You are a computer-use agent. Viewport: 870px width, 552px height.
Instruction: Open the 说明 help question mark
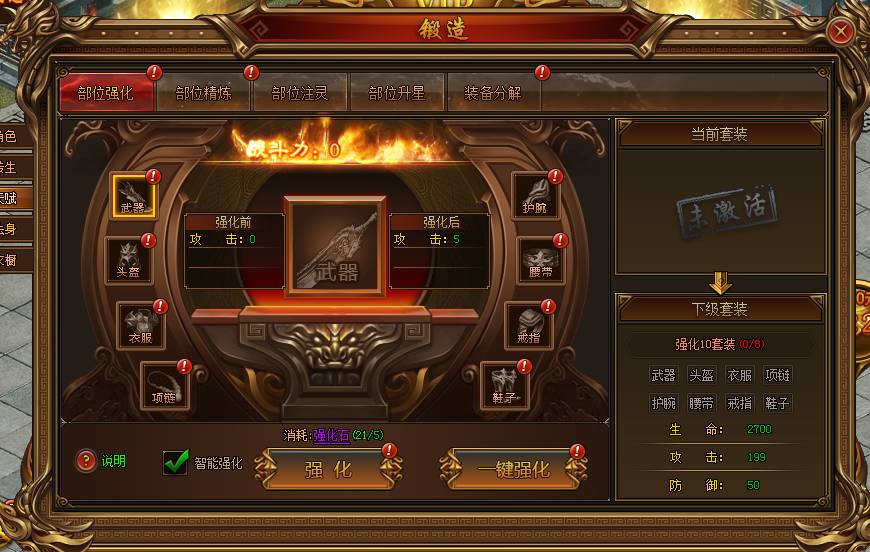[x=87, y=461]
